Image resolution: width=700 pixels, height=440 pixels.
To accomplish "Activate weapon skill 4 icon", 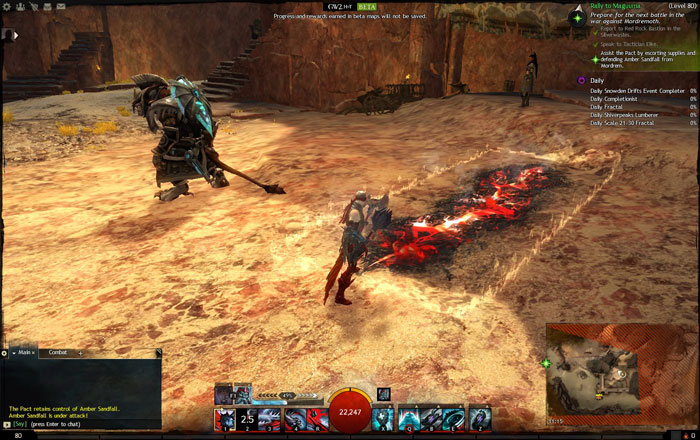I will [295, 419].
